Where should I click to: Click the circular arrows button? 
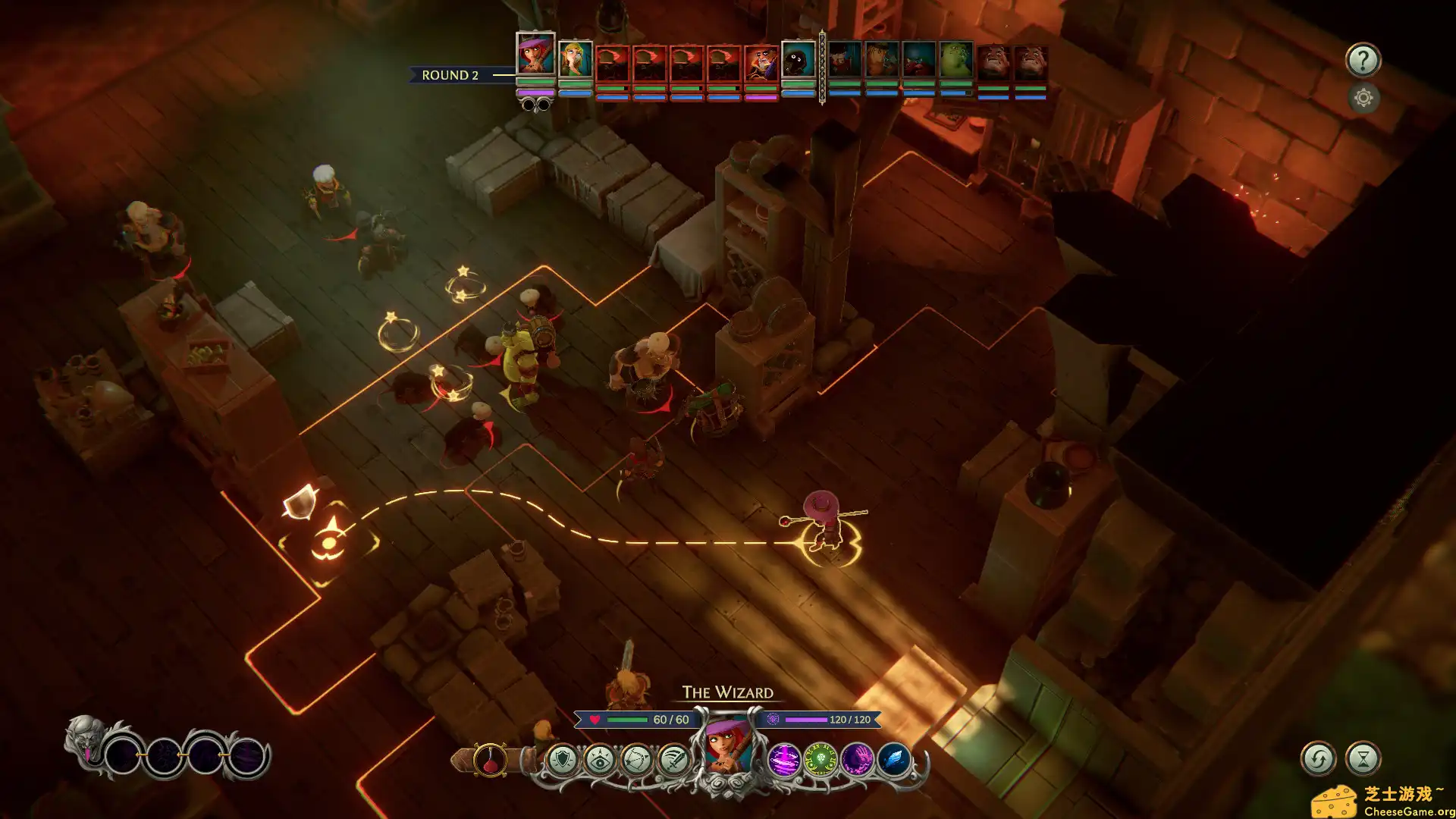click(1318, 758)
